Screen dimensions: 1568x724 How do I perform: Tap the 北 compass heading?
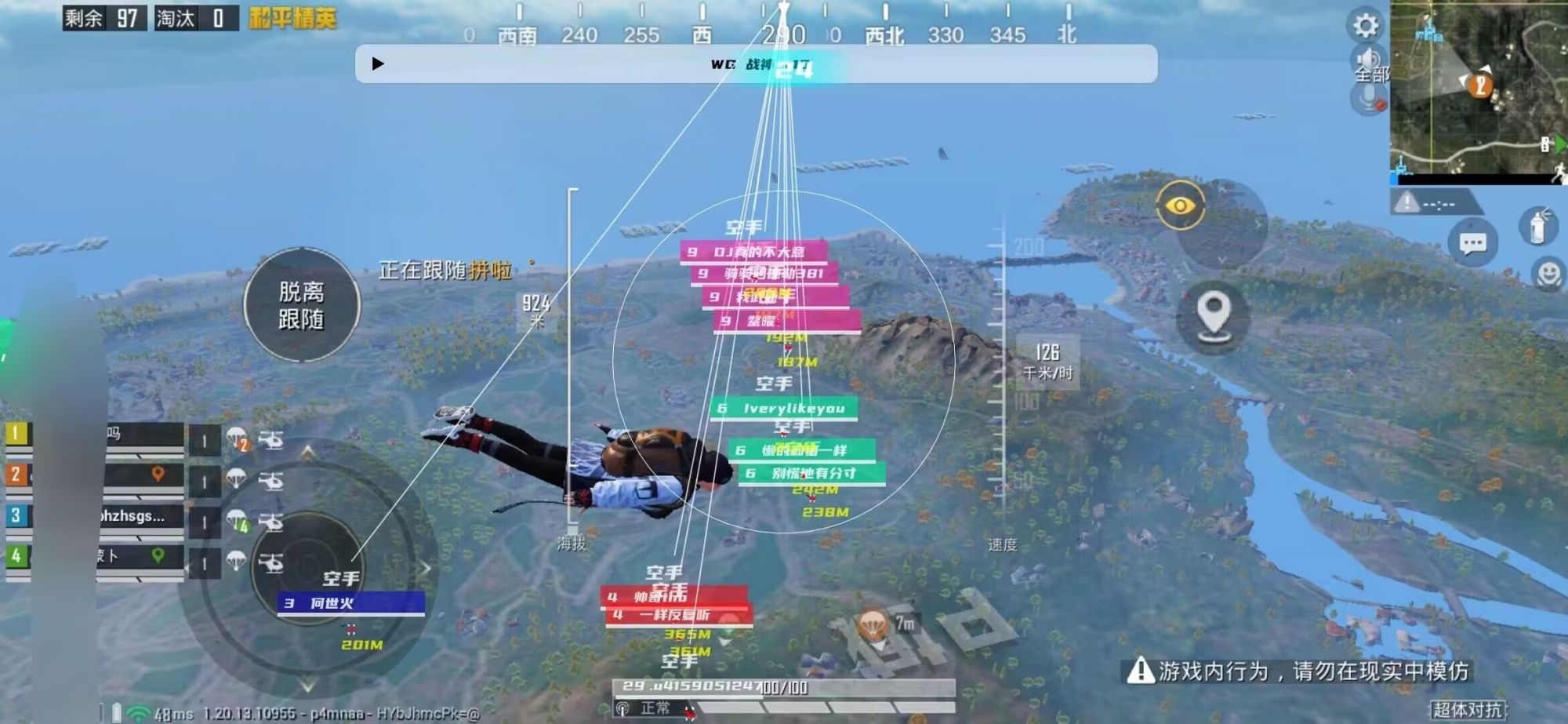[1065, 35]
